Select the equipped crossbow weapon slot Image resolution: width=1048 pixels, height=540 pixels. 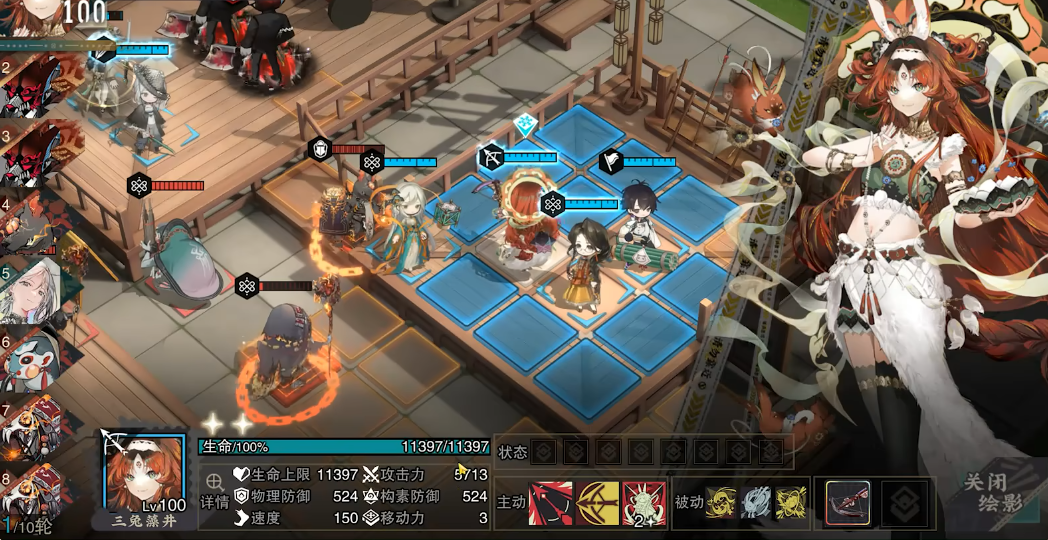pyautogui.click(x=847, y=503)
